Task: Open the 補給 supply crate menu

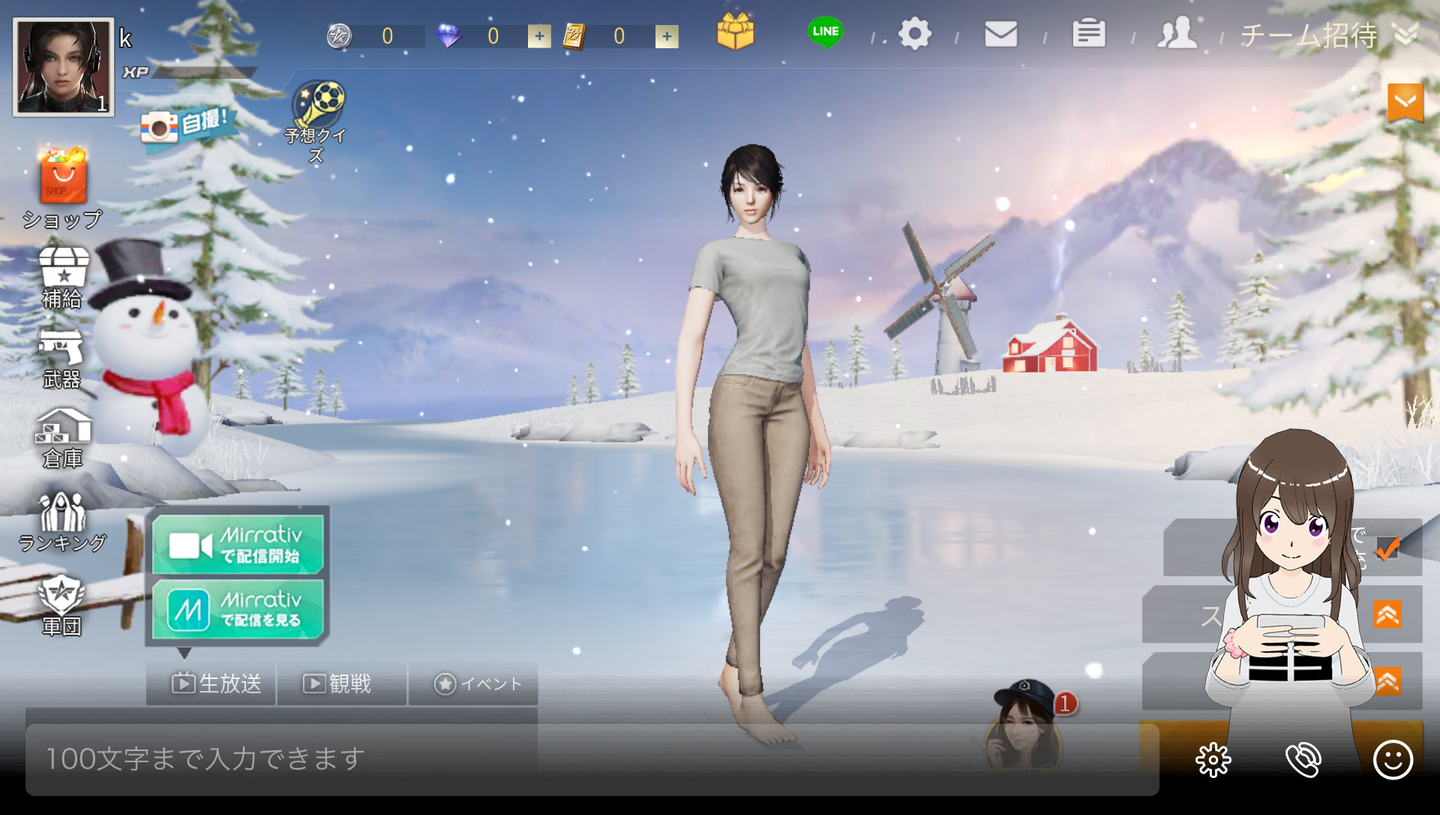Action: pyautogui.click(x=63, y=275)
